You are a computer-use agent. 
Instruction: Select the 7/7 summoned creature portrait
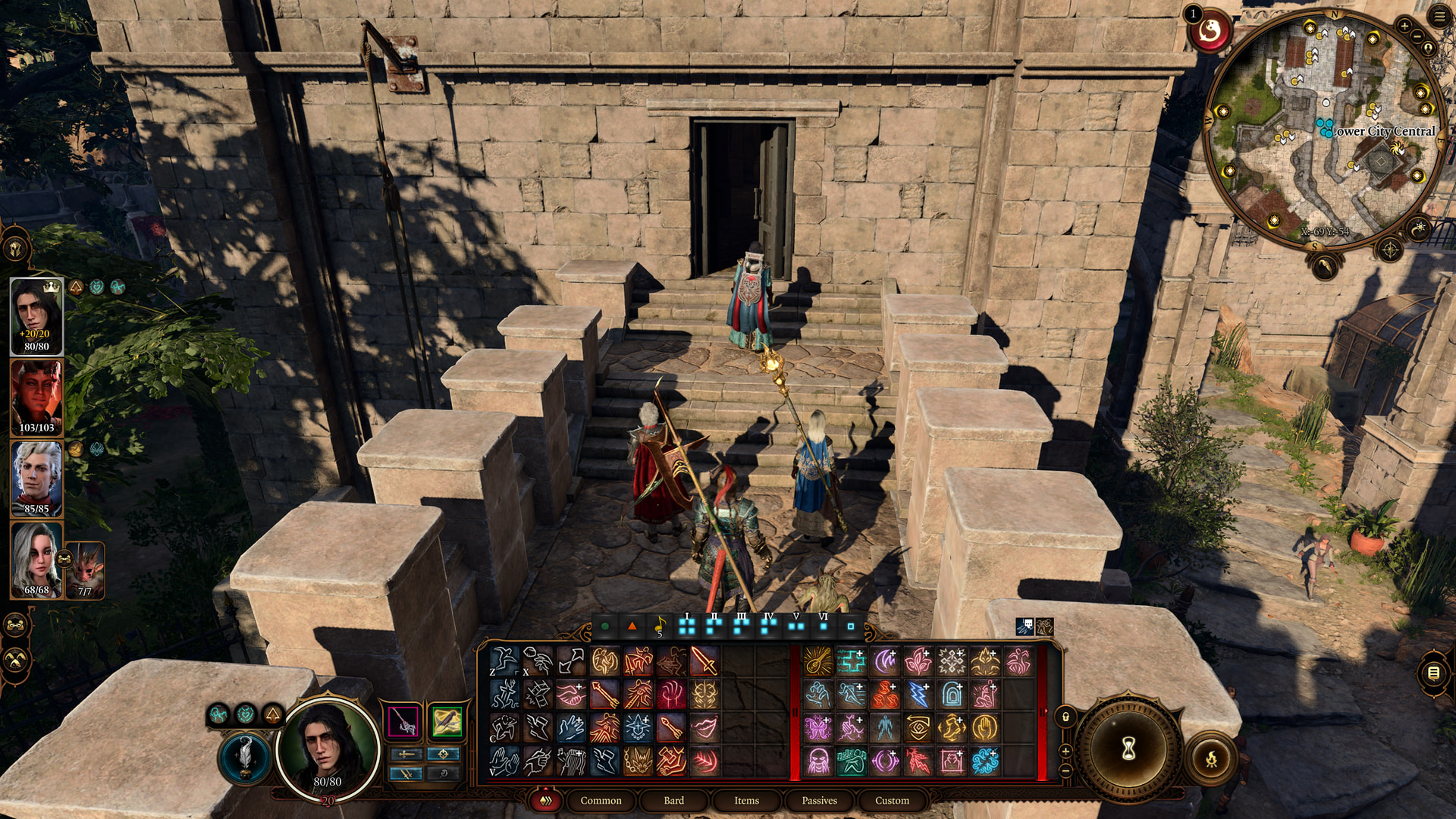click(x=85, y=570)
